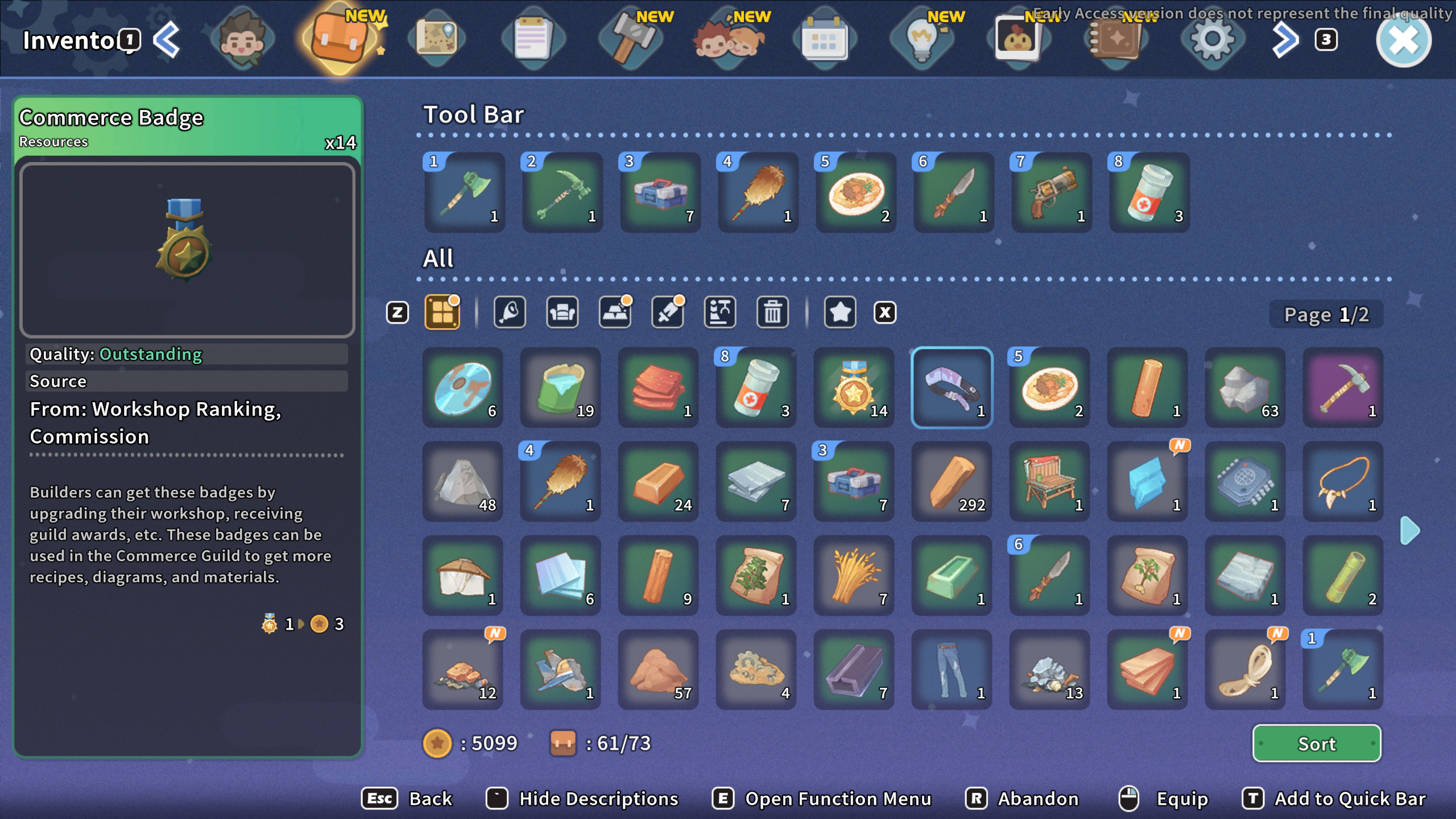
Task: Sort the inventory items
Action: coord(1316,743)
